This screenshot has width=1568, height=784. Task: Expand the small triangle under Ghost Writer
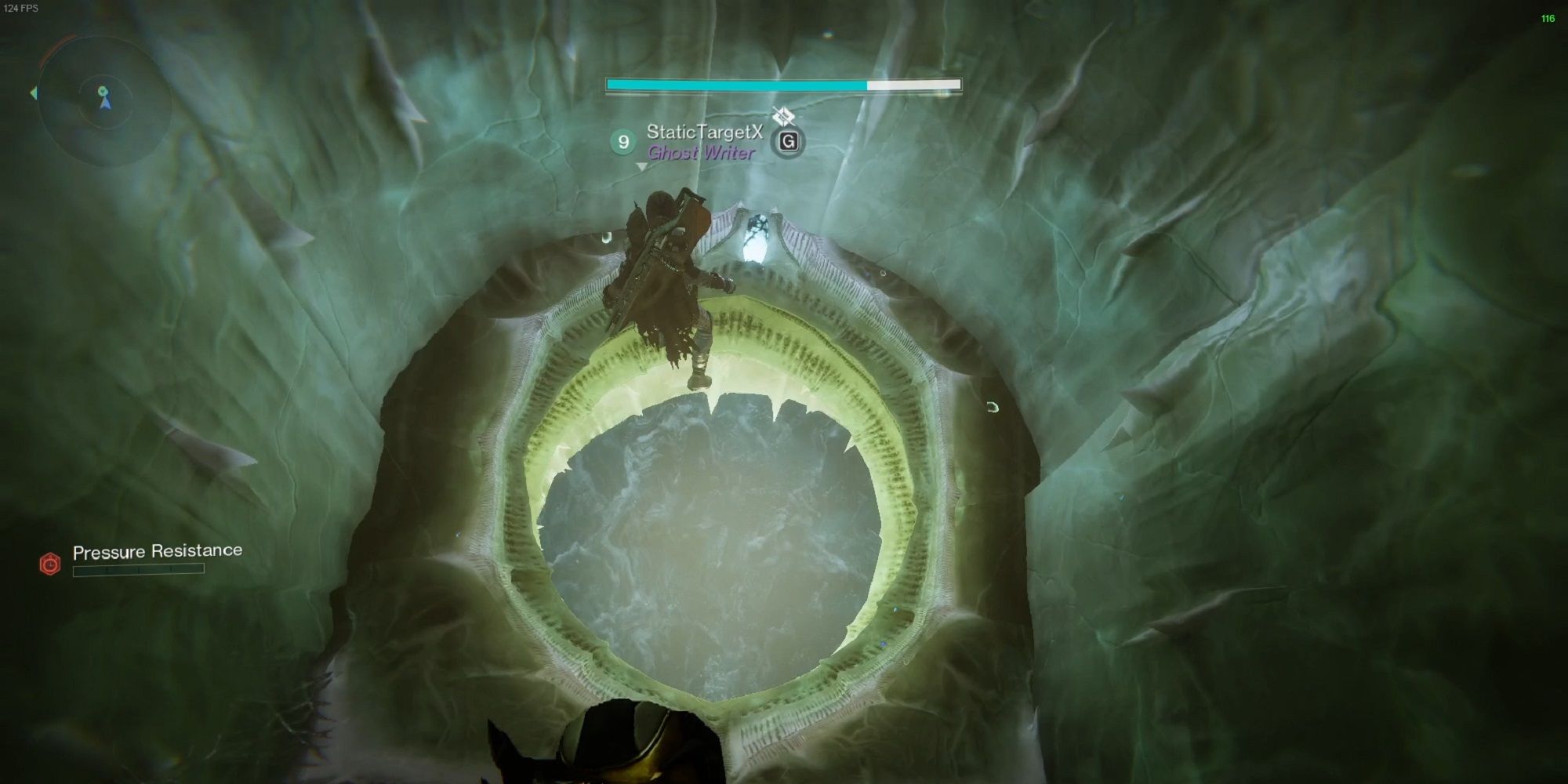(x=641, y=167)
